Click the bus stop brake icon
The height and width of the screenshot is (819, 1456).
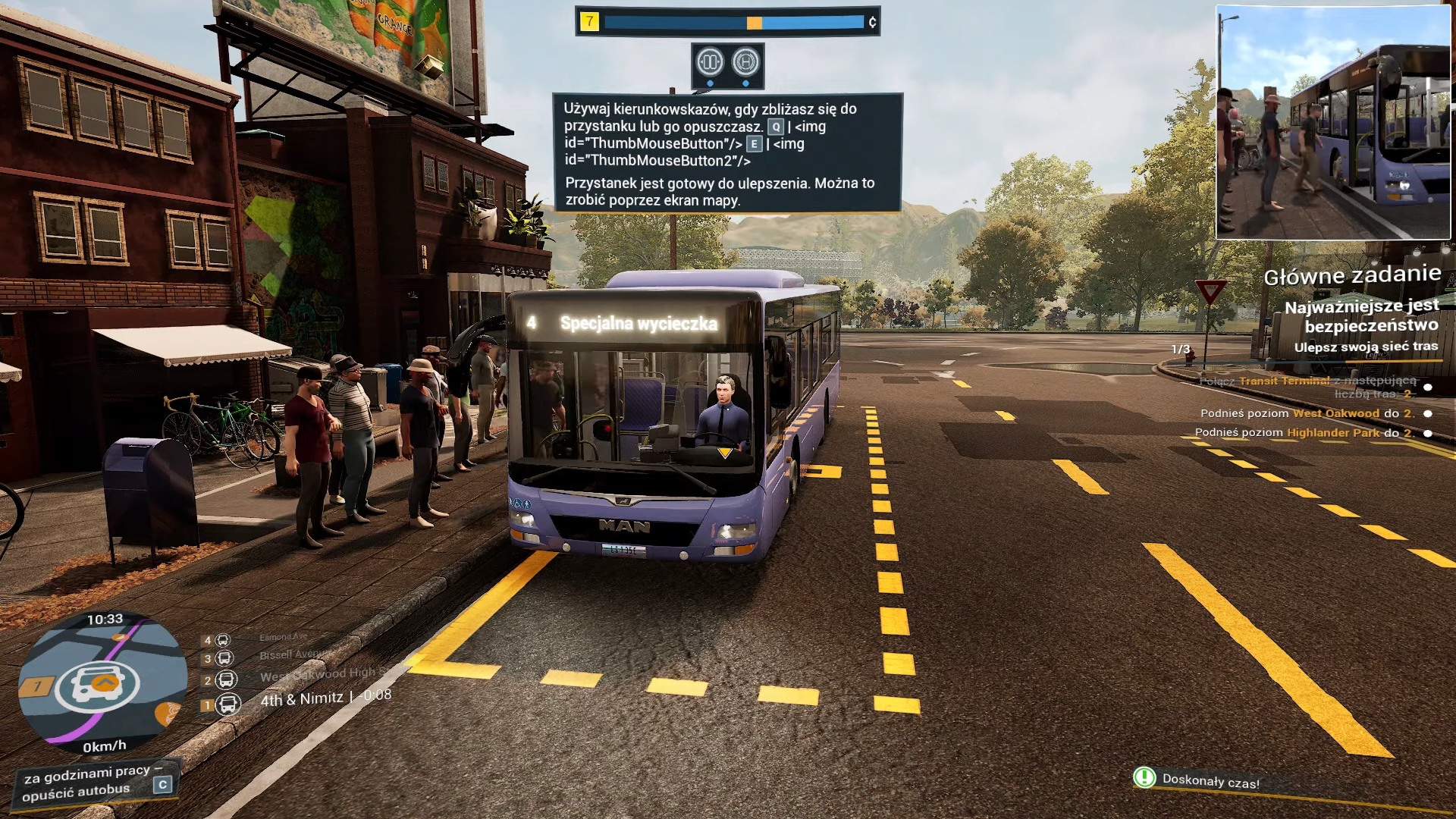click(745, 61)
